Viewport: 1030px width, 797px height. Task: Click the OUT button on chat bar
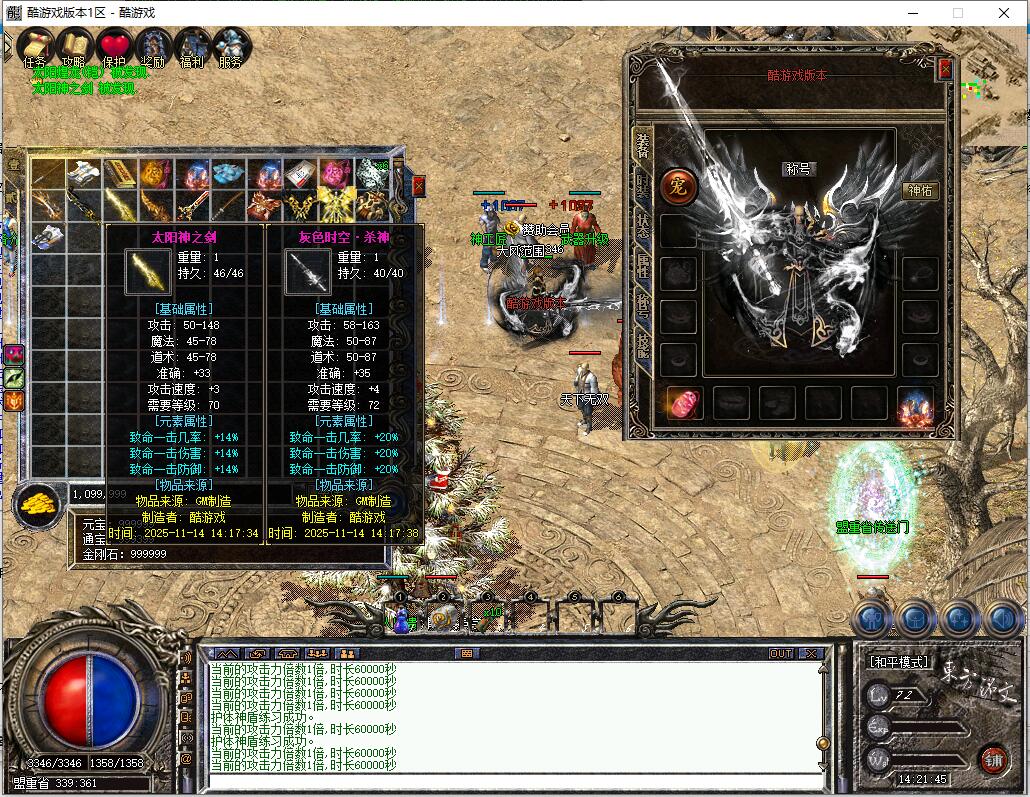point(781,653)
